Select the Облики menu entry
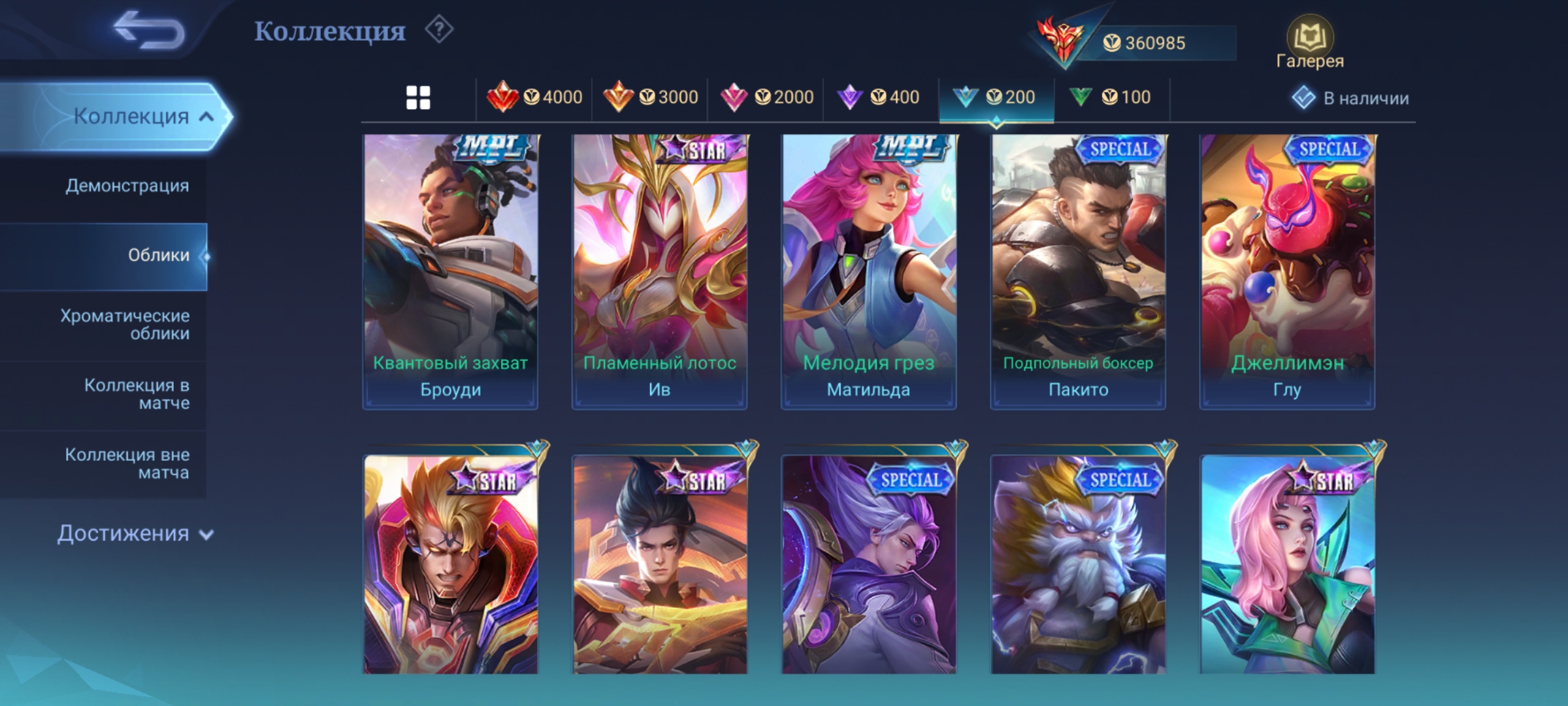The image size is (1568, 706). click(x=158, y=255)
